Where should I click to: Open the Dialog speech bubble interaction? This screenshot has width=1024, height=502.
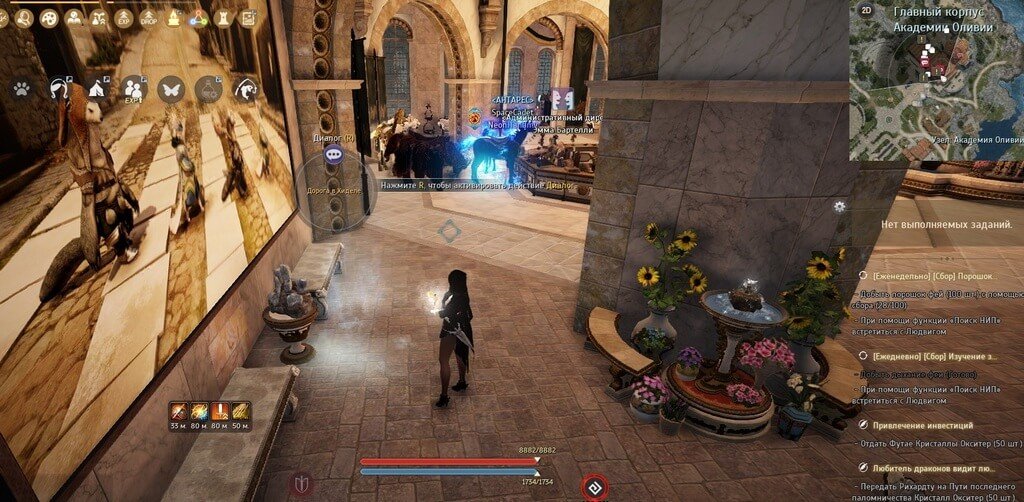pyautogui.click(x=333, y=153)
